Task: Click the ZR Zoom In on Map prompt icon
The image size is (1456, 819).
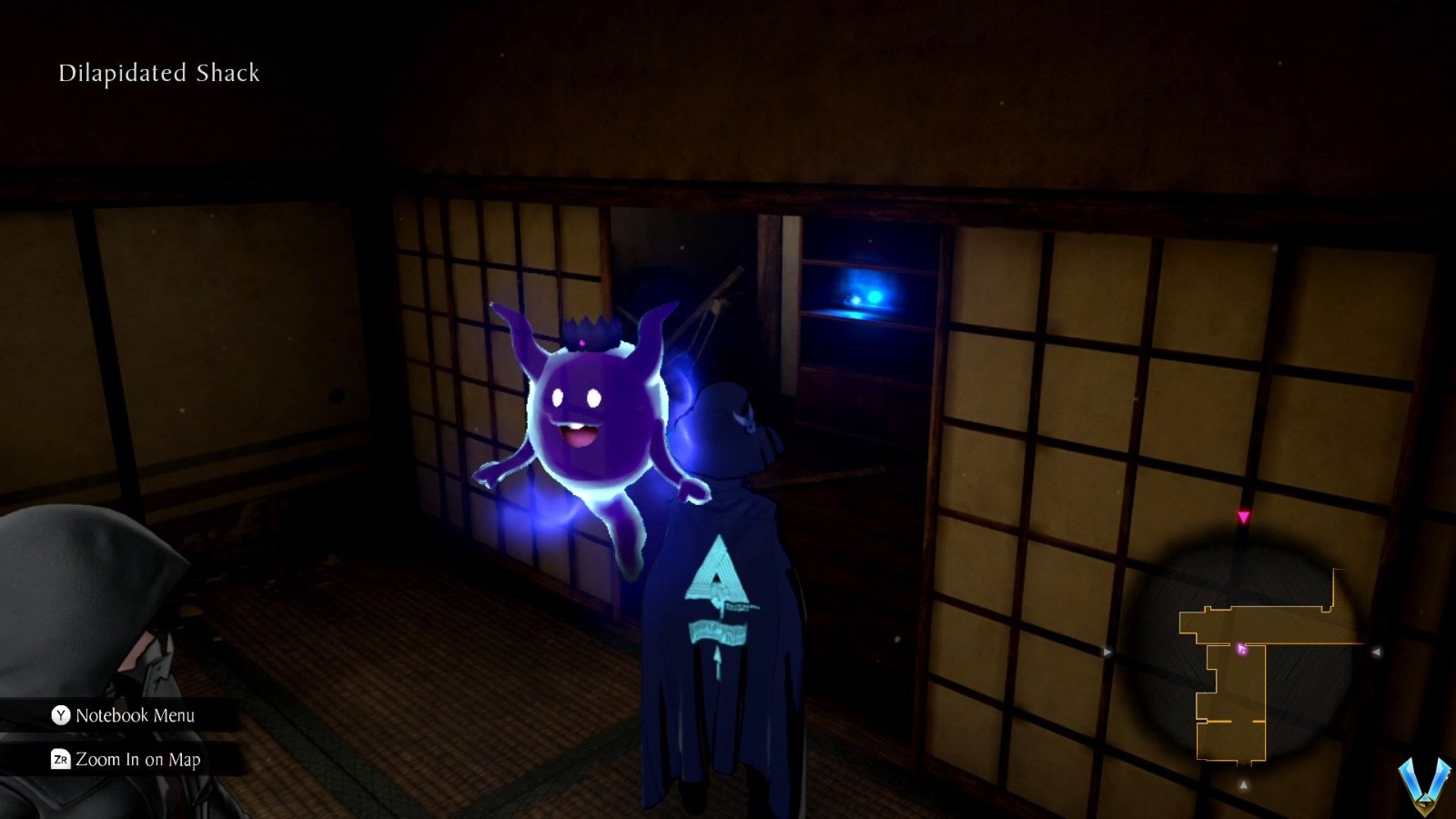Action: tap(61, 761)
